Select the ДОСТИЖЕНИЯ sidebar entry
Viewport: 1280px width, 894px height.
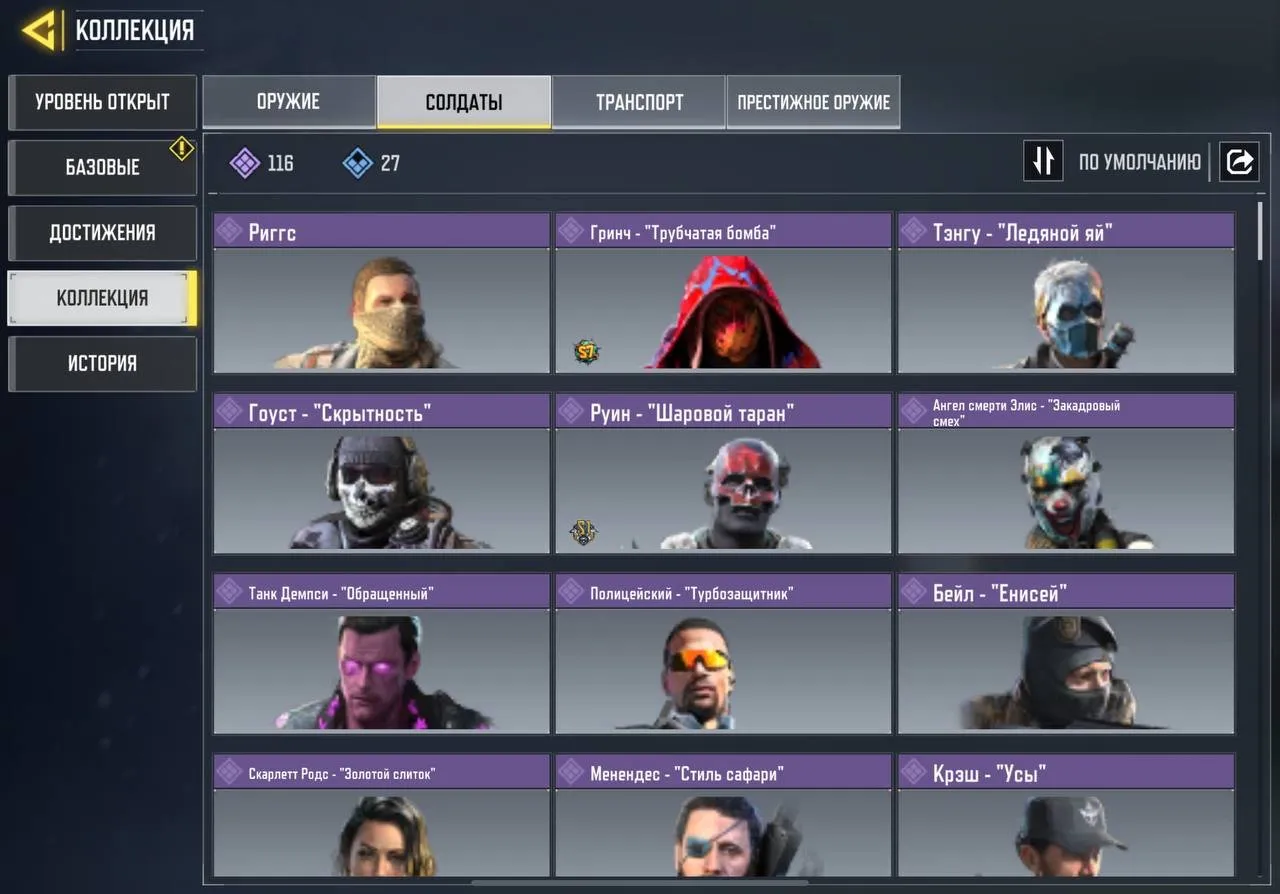tap(102, 232)
